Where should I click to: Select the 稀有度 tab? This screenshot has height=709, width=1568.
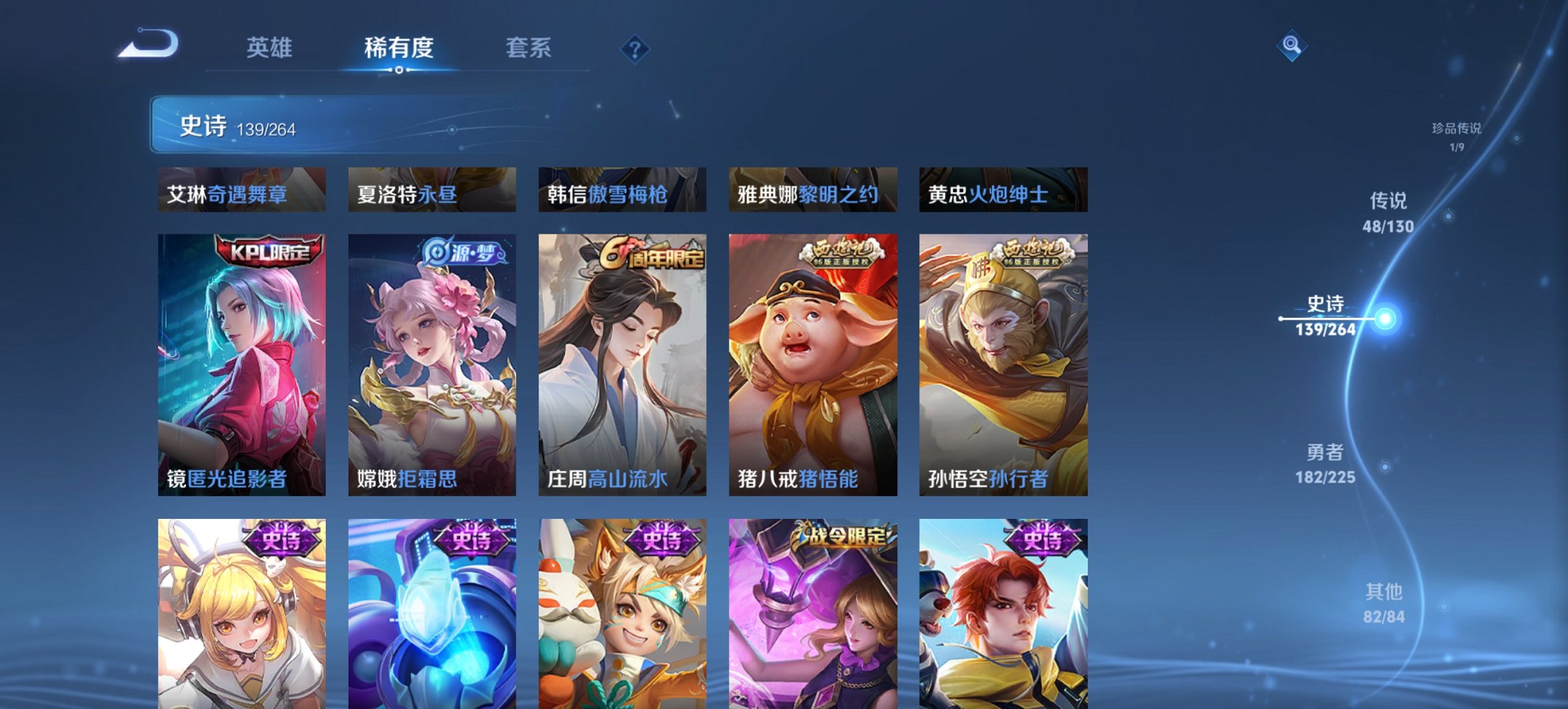(398, 48)
